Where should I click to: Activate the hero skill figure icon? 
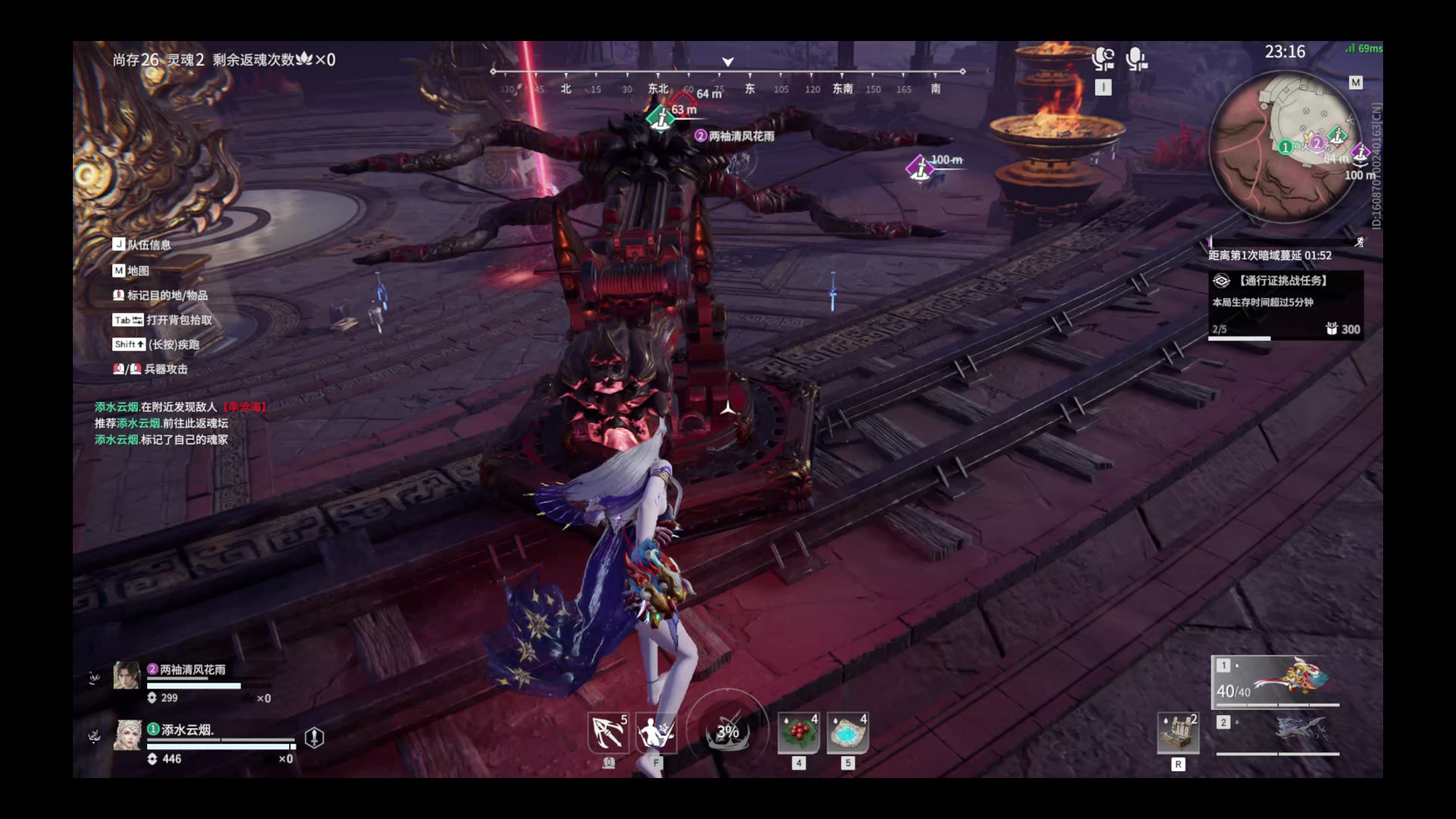pos(656,733)
